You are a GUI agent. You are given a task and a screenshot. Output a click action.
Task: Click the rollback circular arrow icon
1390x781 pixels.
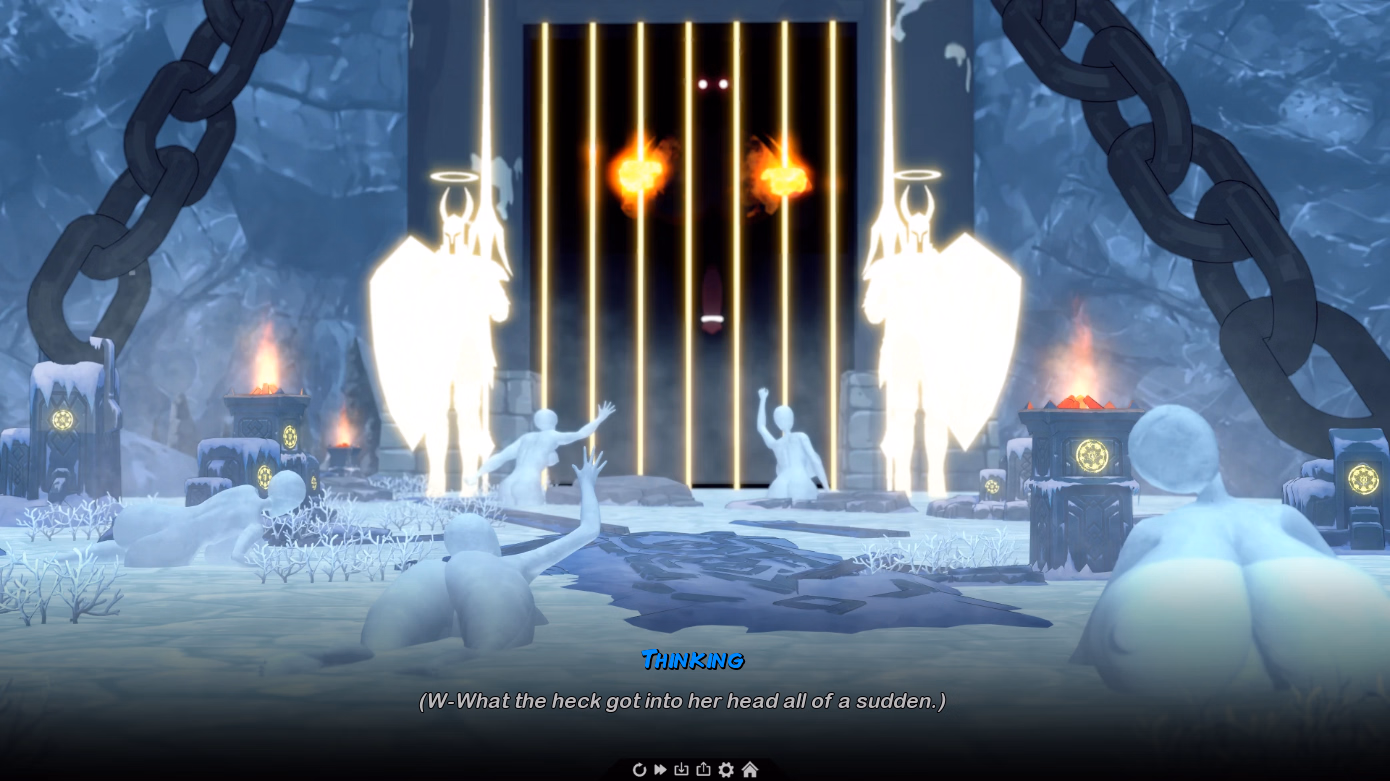click(640, 769)
